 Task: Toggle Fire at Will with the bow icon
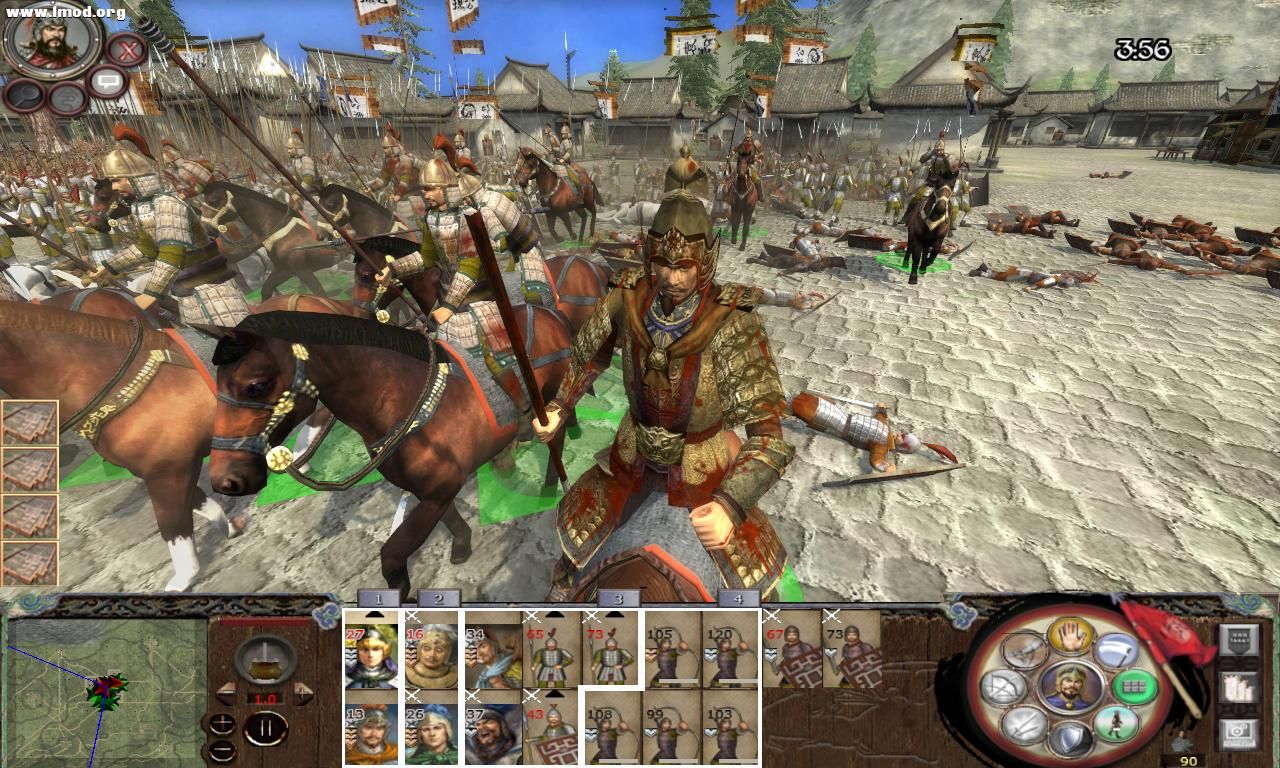(1001, 685)
